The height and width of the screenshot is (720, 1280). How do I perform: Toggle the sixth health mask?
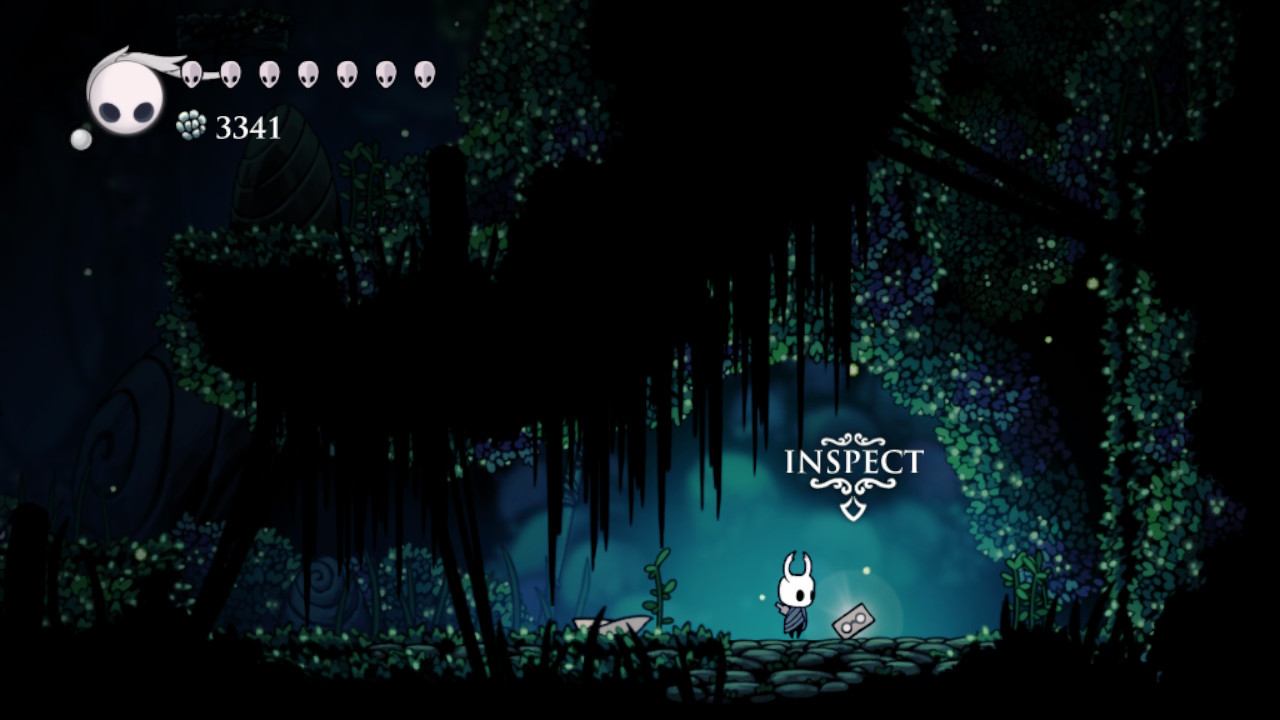(x=386, y=72)
